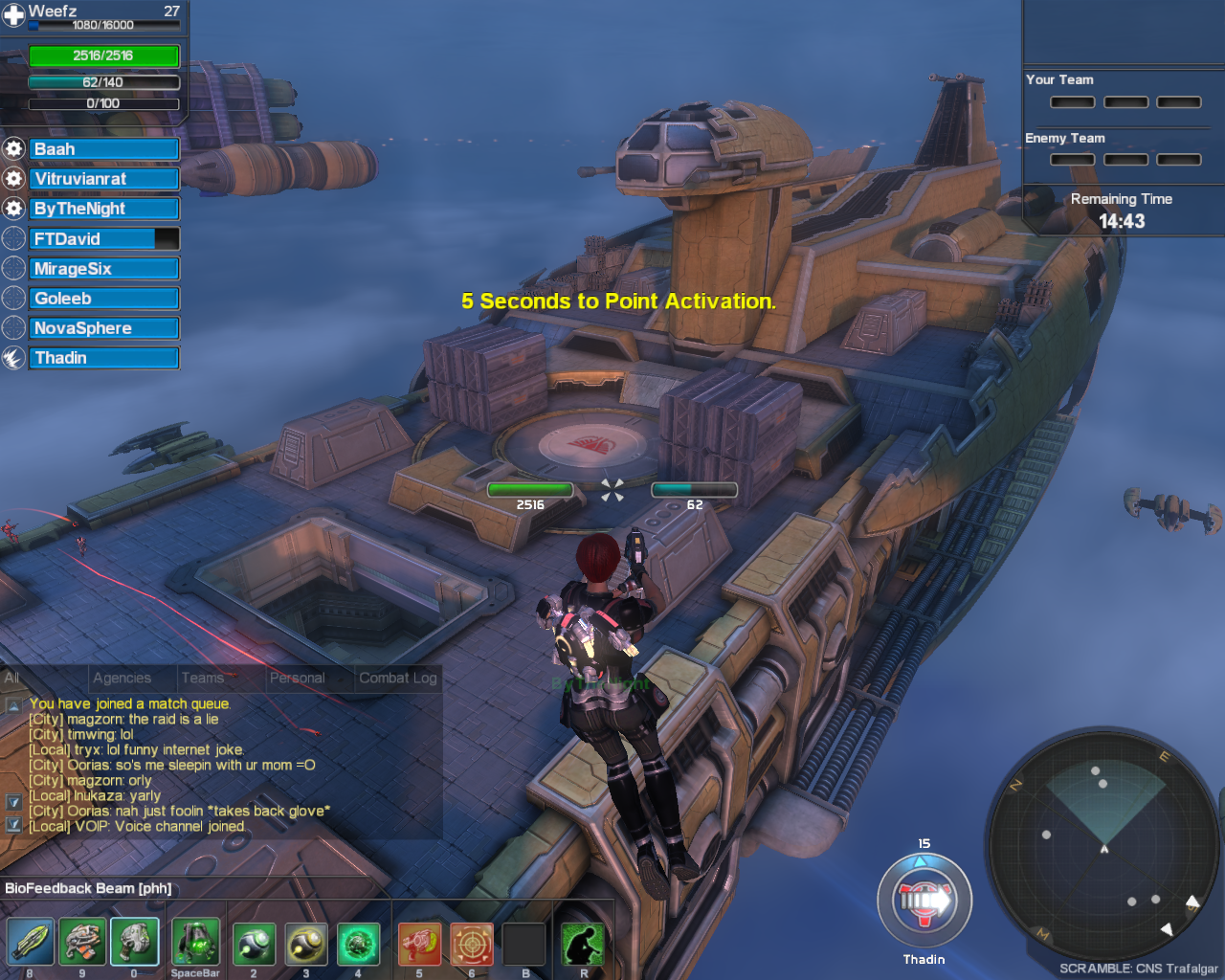Select the All chat tab
Viewport: 1225px width, 980px height.
coord(12,678)
